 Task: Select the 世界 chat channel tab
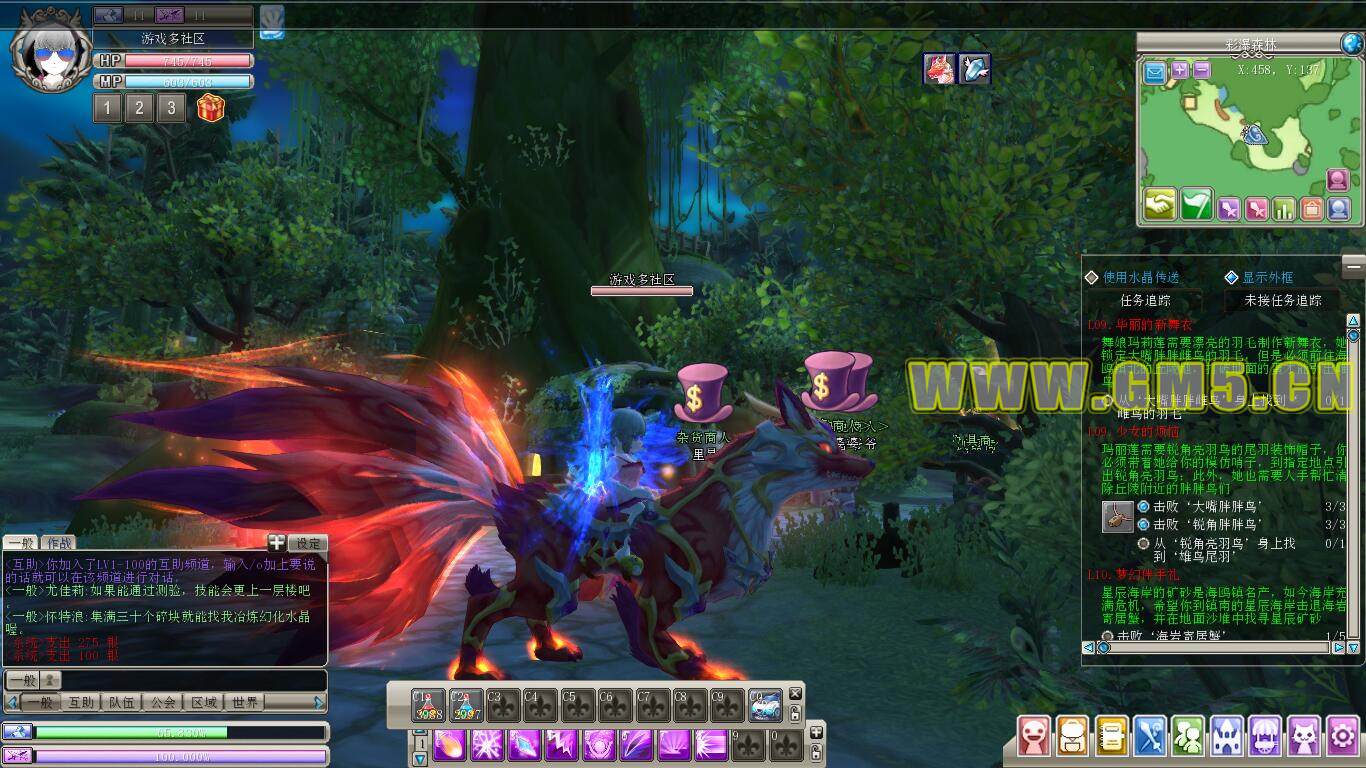(245, 702)
